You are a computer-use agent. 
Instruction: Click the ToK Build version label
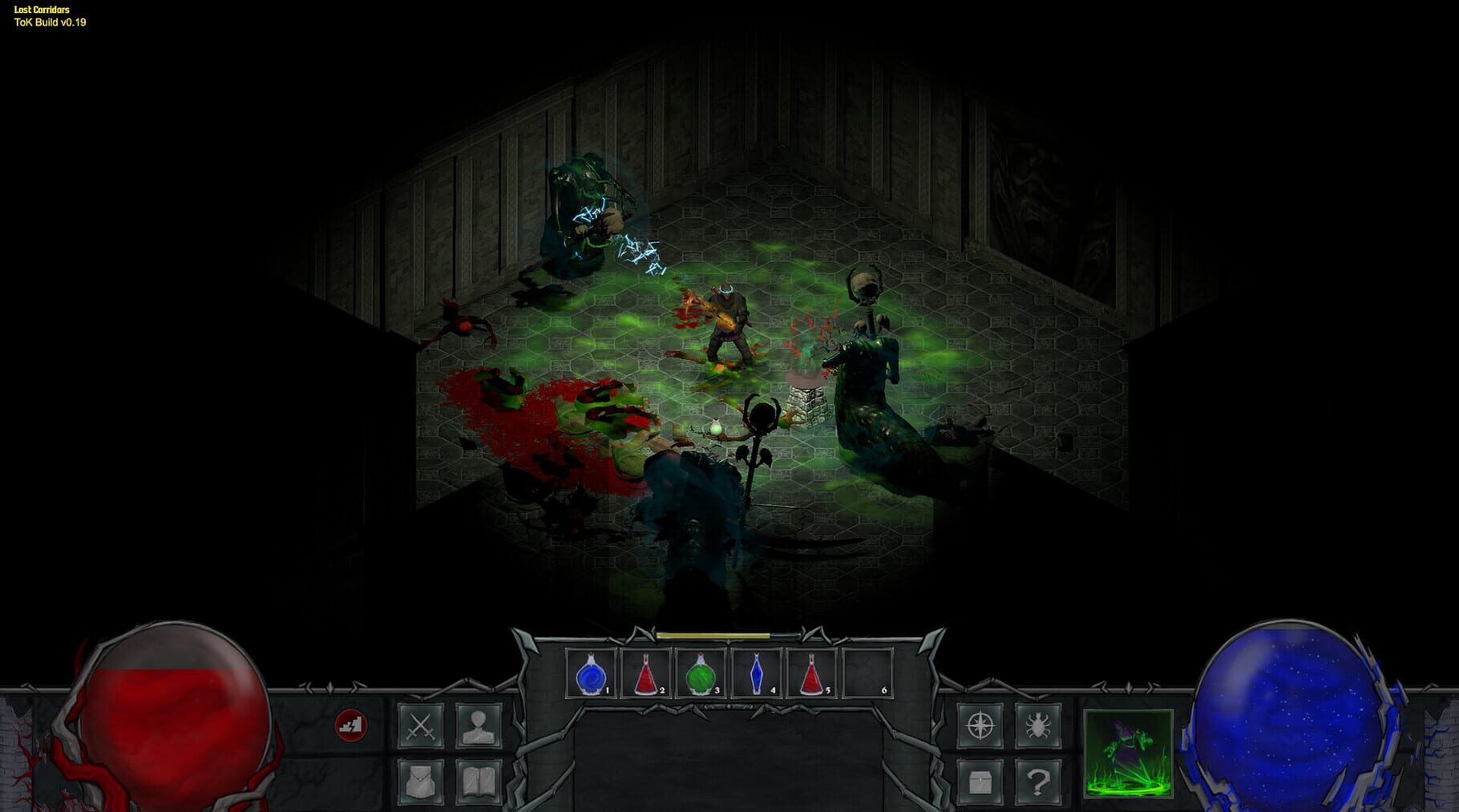(x=50, y=22)
